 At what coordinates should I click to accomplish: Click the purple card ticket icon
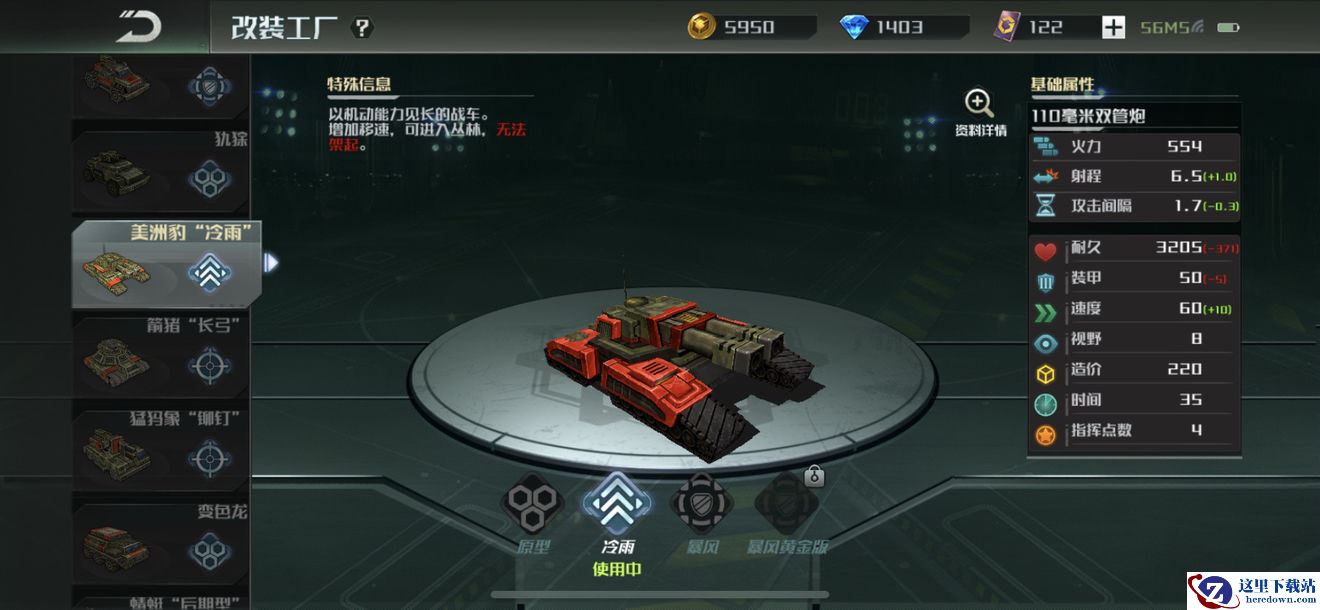[x=1006, y=27]
